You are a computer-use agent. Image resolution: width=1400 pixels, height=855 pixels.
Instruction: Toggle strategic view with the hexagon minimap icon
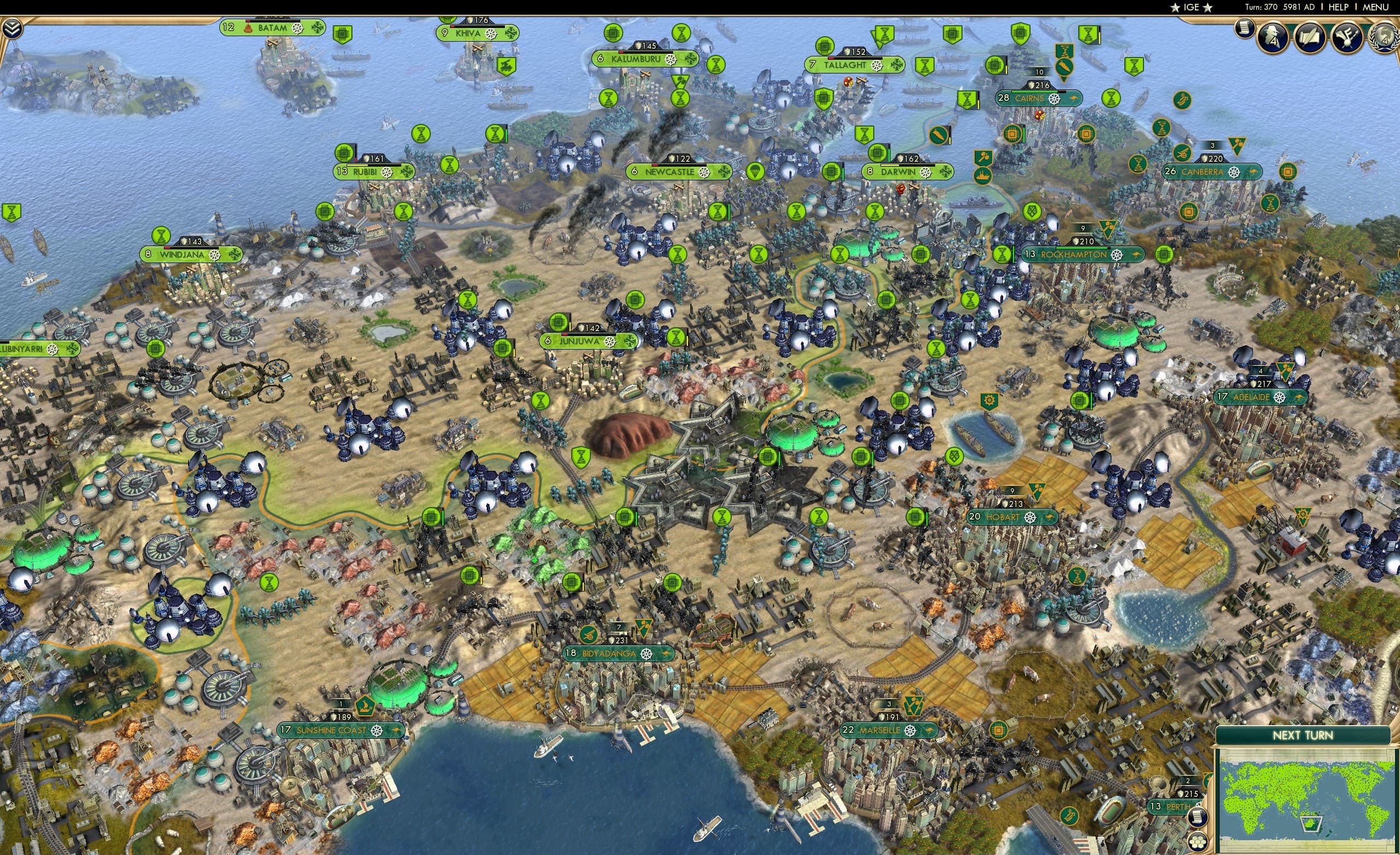1197,844
